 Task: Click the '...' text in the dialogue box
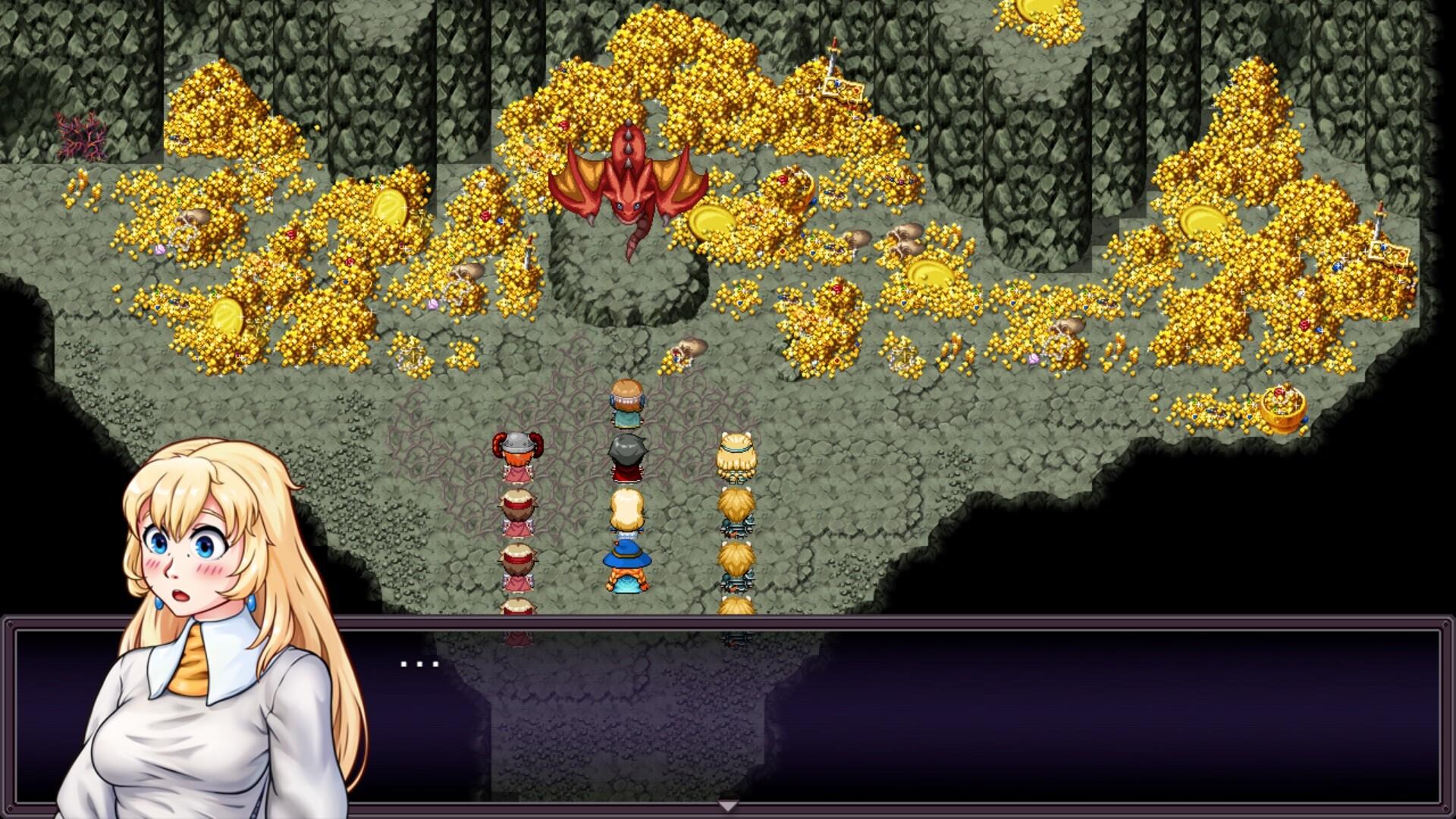[x=417, y=664]
